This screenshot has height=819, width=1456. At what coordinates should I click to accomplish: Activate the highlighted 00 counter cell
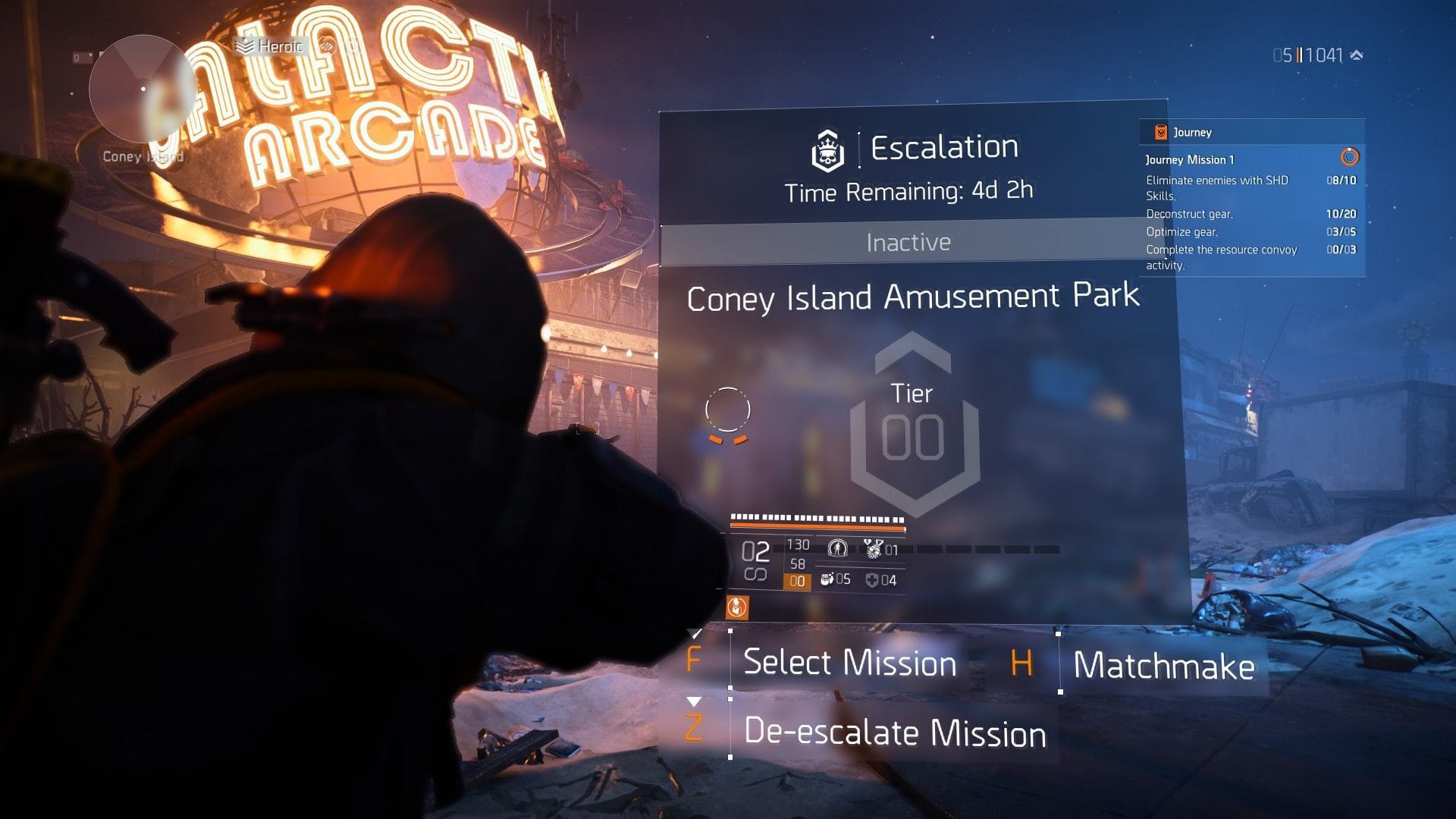tap(796, 581)
